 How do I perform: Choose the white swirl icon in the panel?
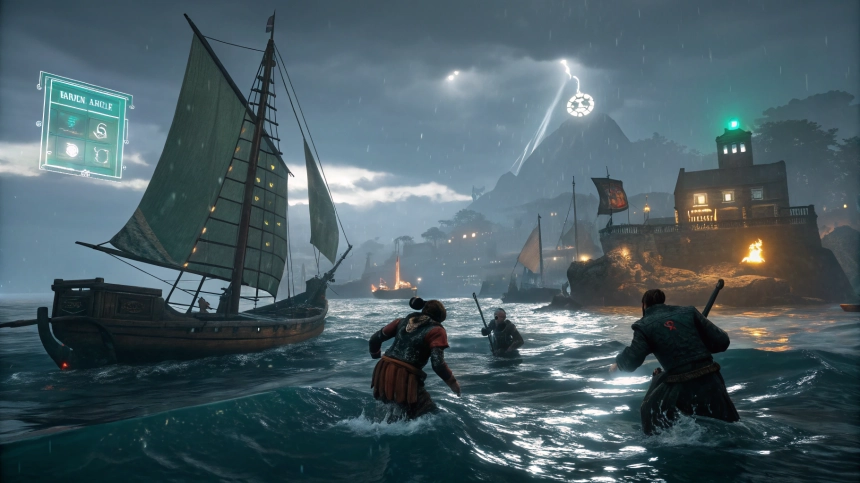click(x=100, y=131)
